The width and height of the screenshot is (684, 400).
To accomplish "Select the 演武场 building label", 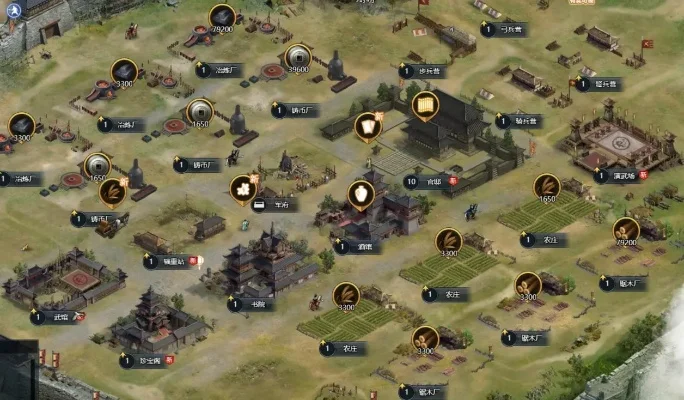I will coord(625,175).
